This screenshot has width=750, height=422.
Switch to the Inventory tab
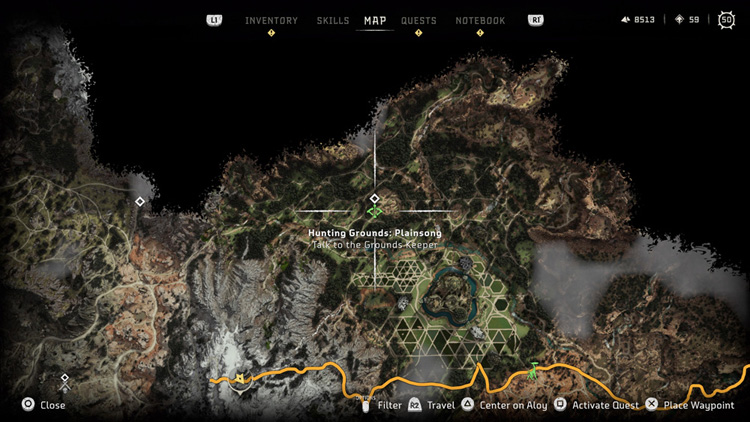(x=271, y=21)
